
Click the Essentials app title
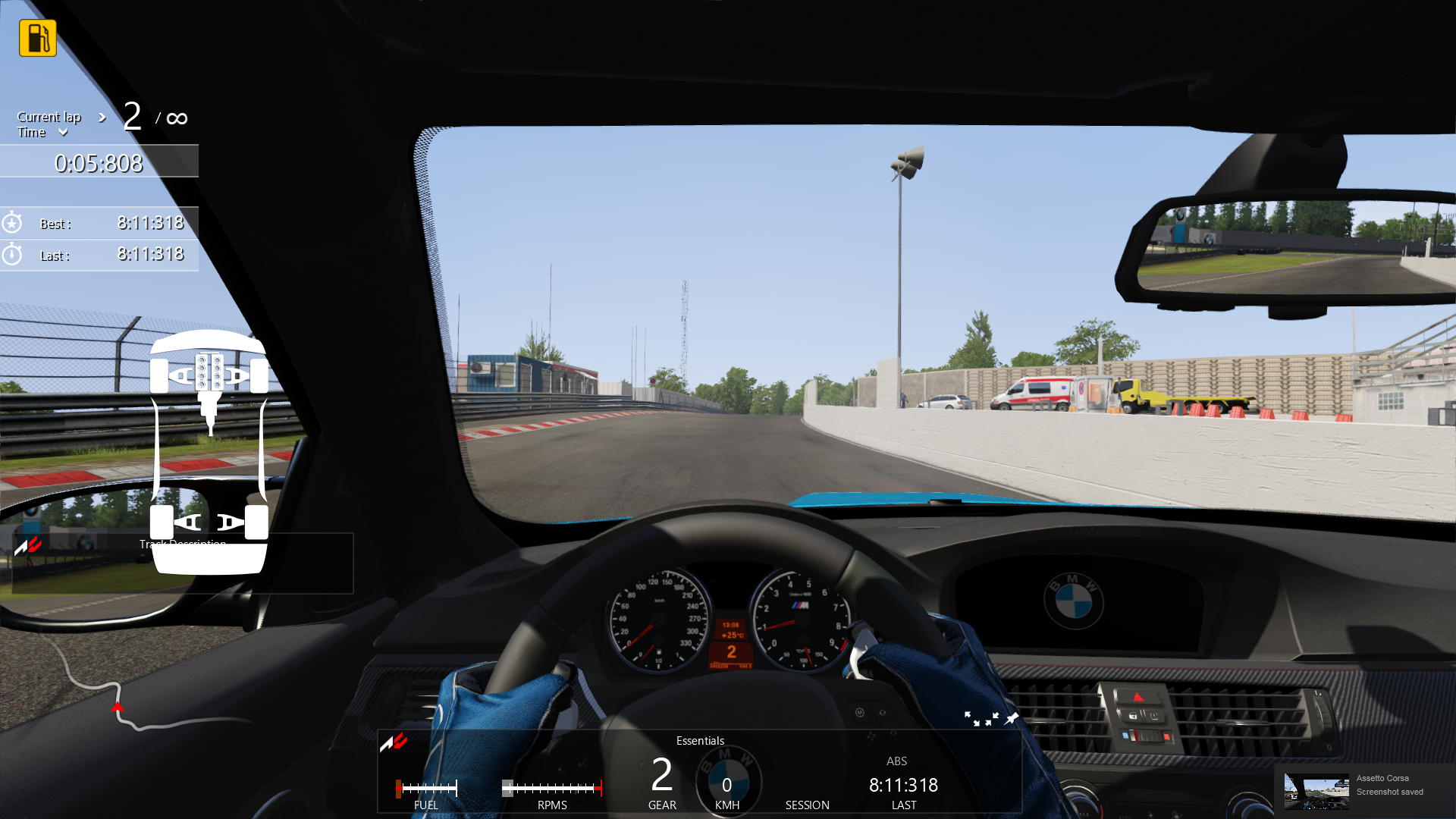coord(700,741)
